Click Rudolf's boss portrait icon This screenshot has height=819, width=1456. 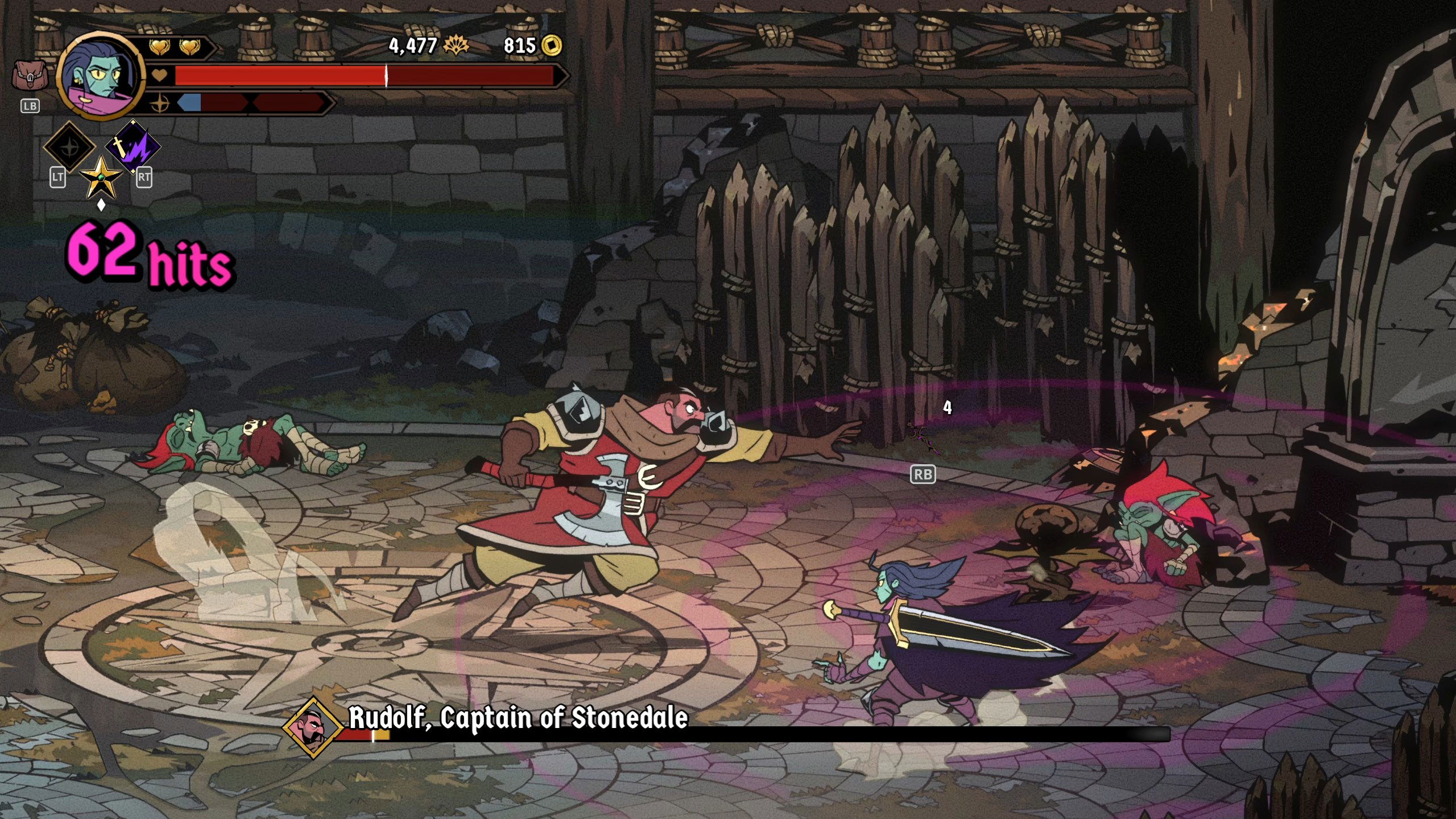[312, 727]
